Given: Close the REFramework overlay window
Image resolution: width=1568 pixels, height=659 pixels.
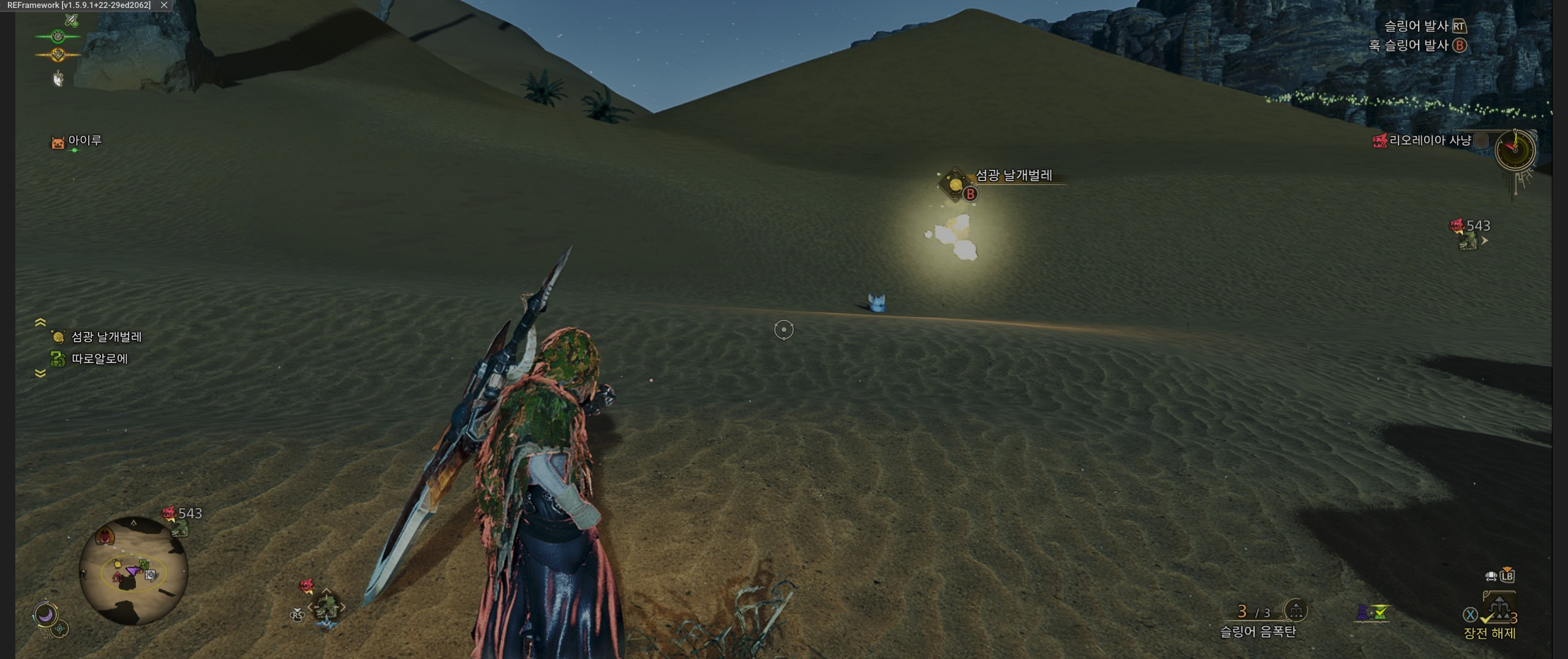Looking at the screenshot, I should pos(164,5).
